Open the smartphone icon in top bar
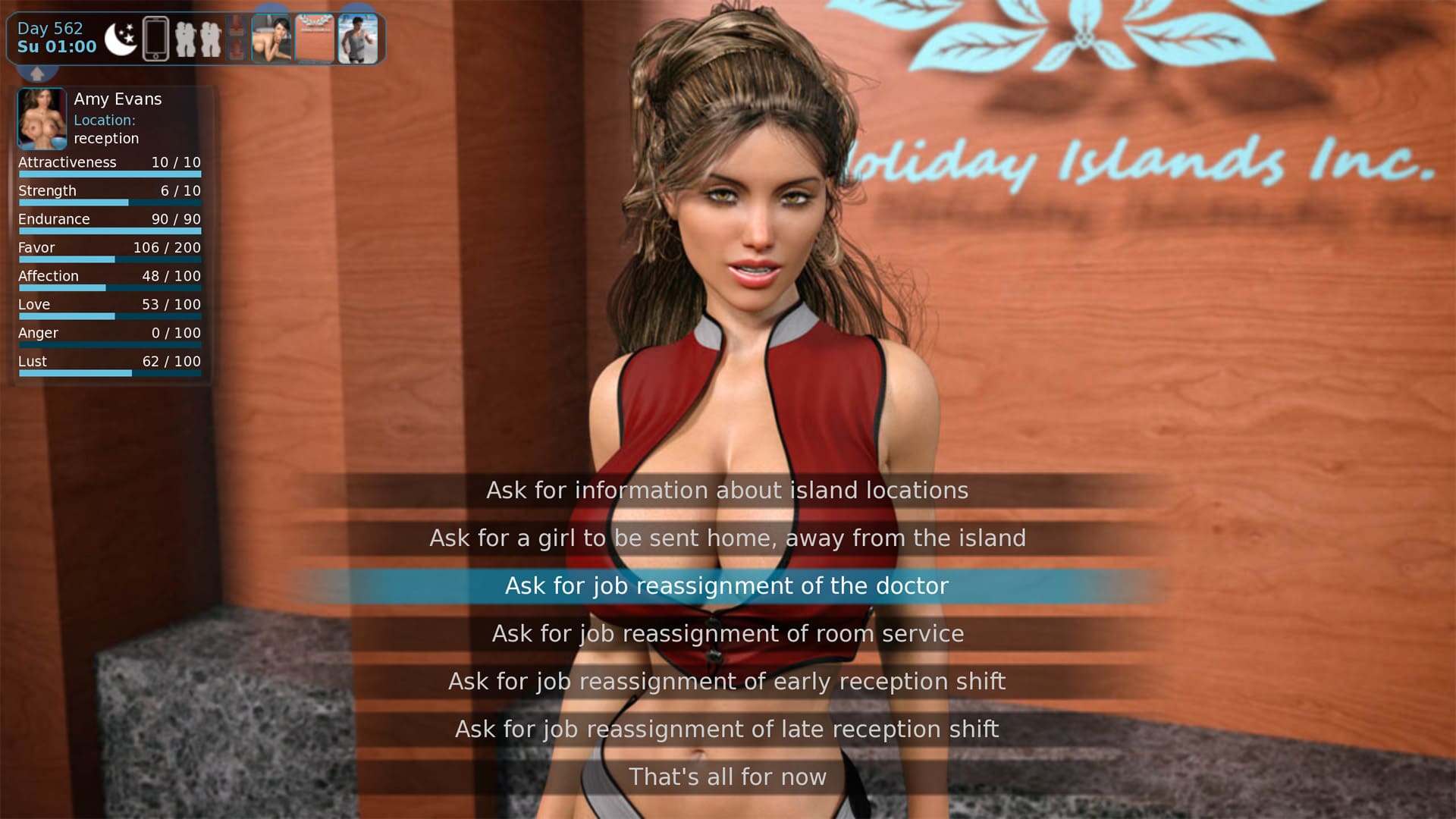Image resolution: width=1456 pixels, height=819 pixels. pos(155,39)
